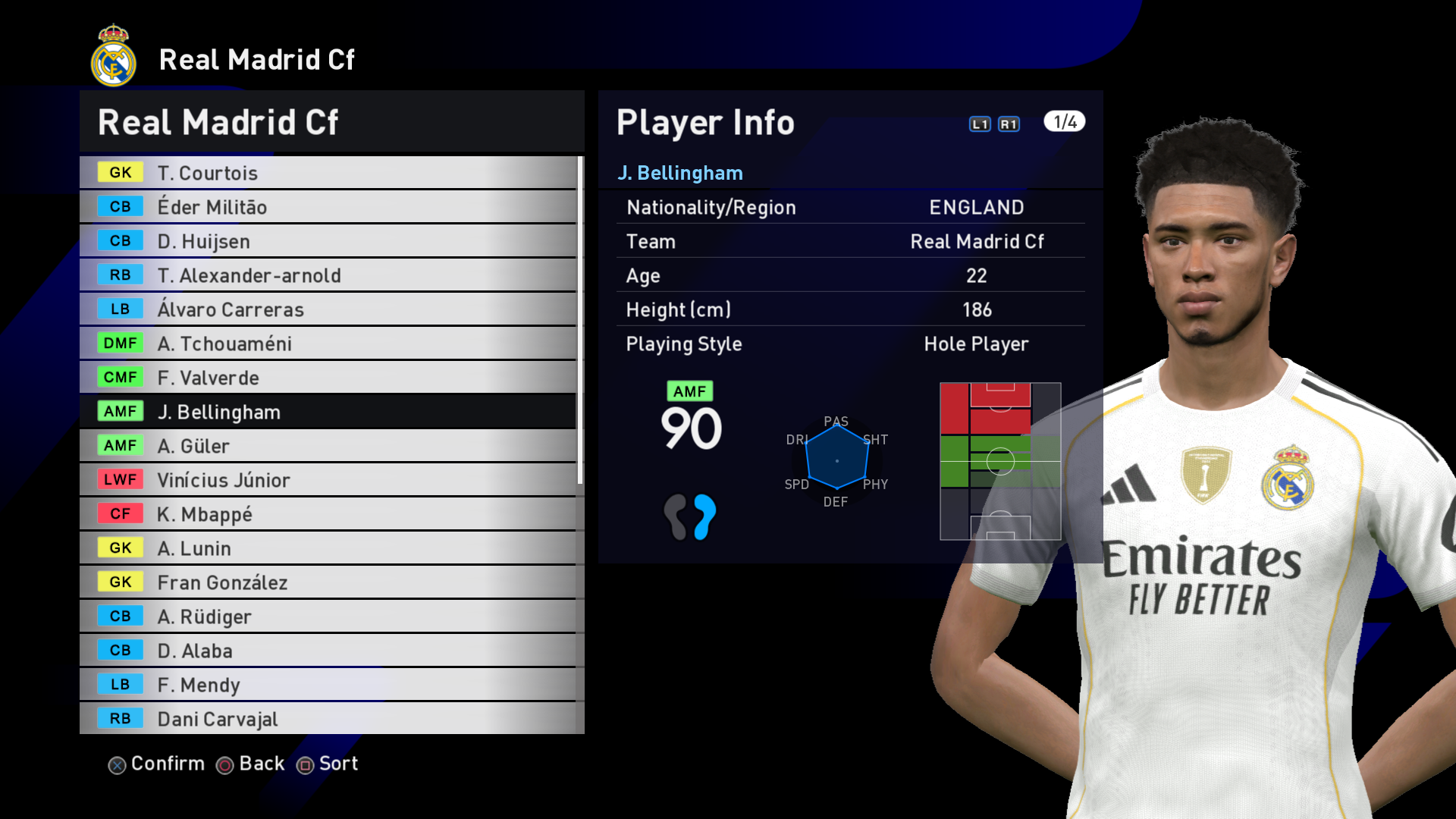Choose Éder Militão from the roster
The height and width of the screenshot is (819, 1456).
pos(328,207)
